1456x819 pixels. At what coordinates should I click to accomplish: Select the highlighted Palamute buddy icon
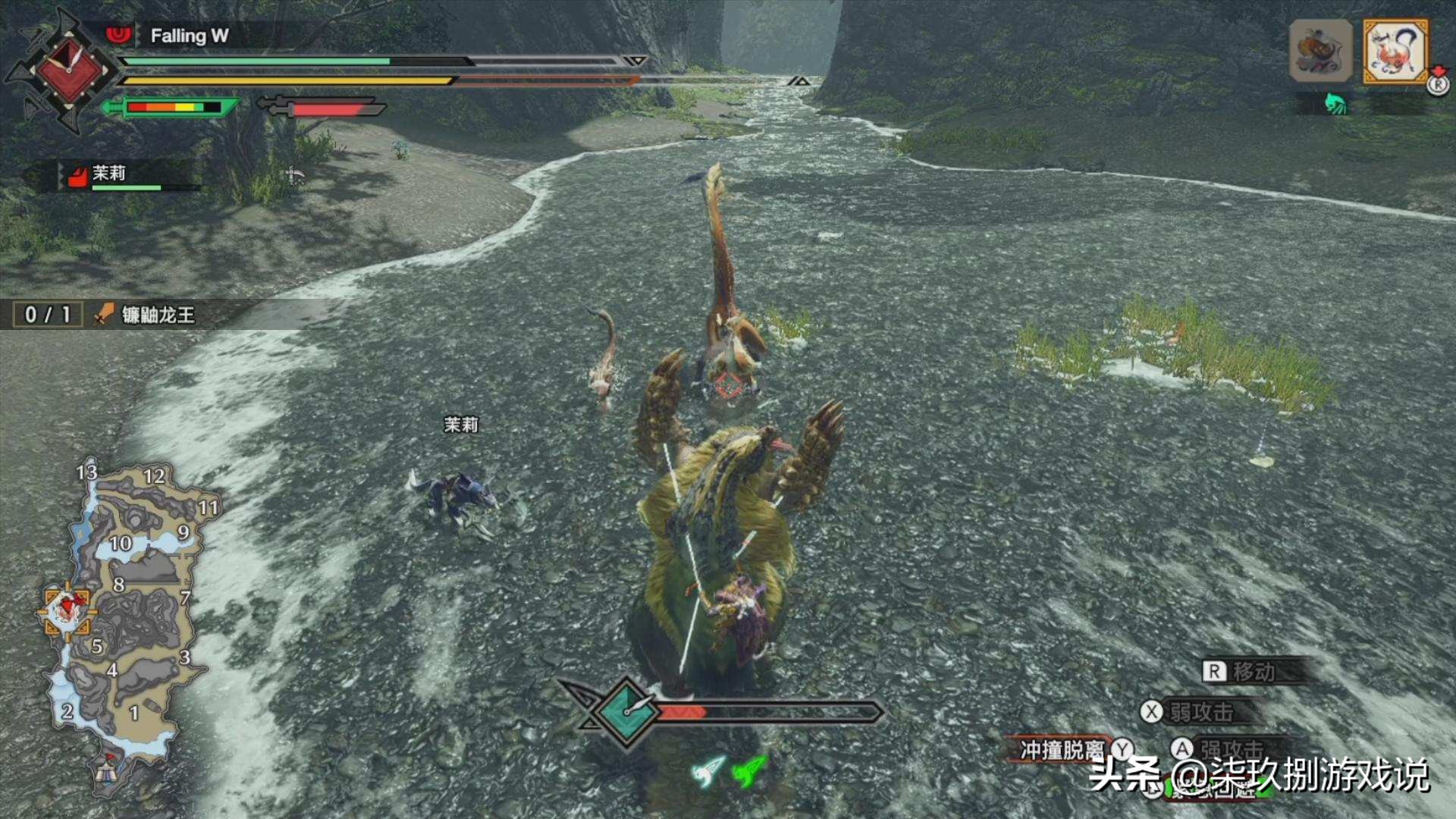(1395, 52)
